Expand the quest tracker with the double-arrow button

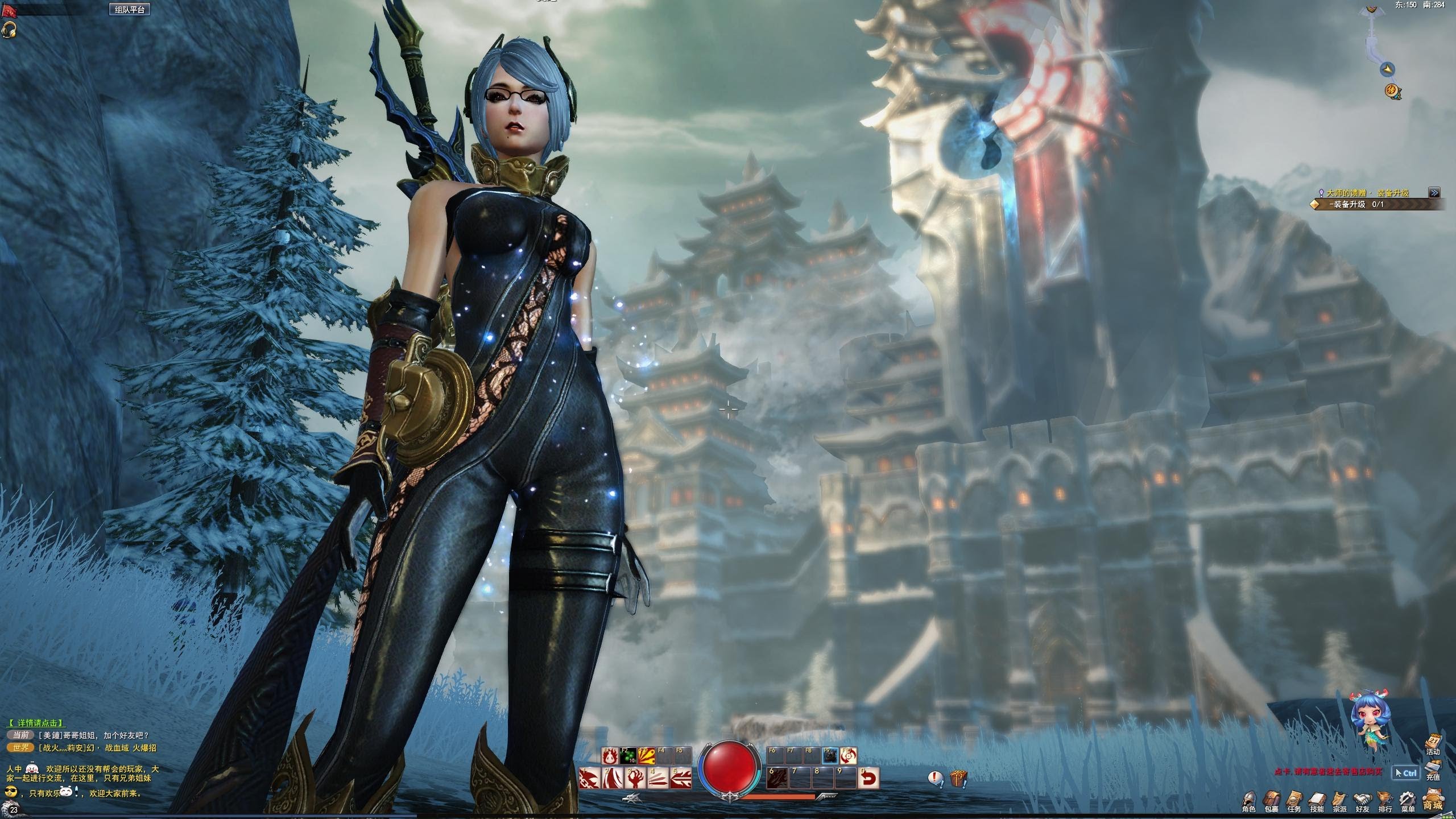(x=1434, y=193)
